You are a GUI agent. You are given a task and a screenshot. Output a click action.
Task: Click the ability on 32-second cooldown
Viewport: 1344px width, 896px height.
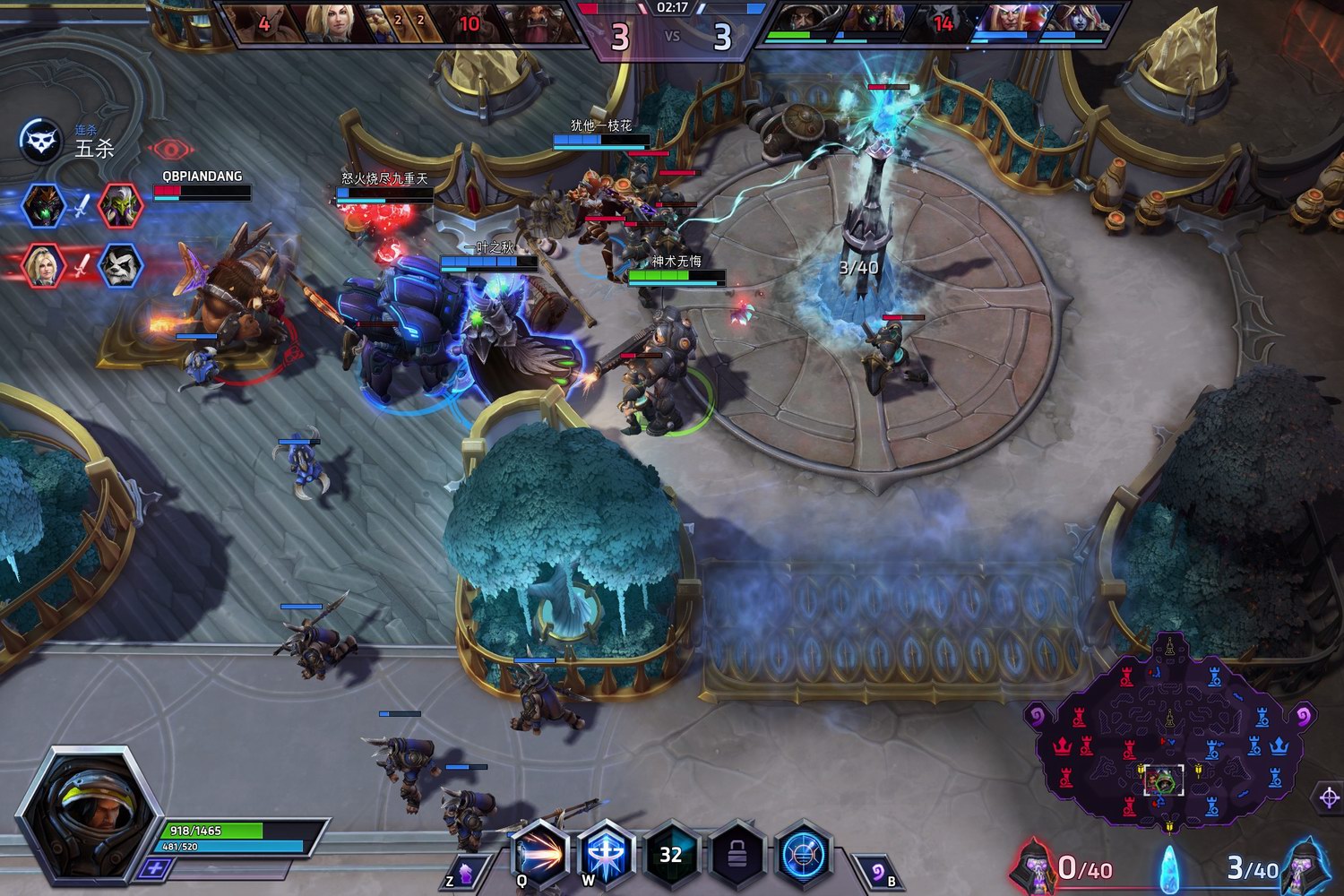coord(671,854)
